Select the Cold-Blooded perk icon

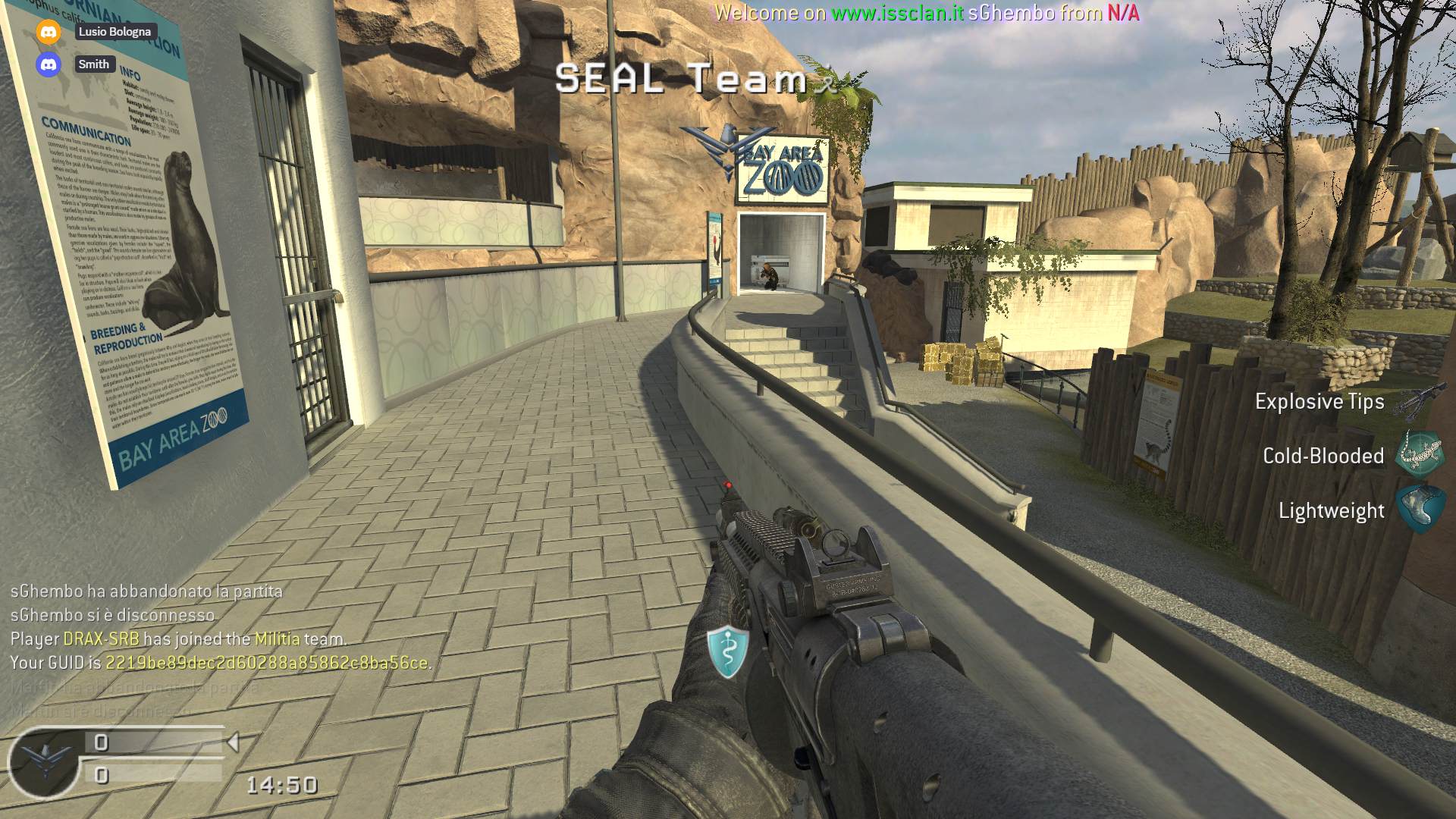1420,454
